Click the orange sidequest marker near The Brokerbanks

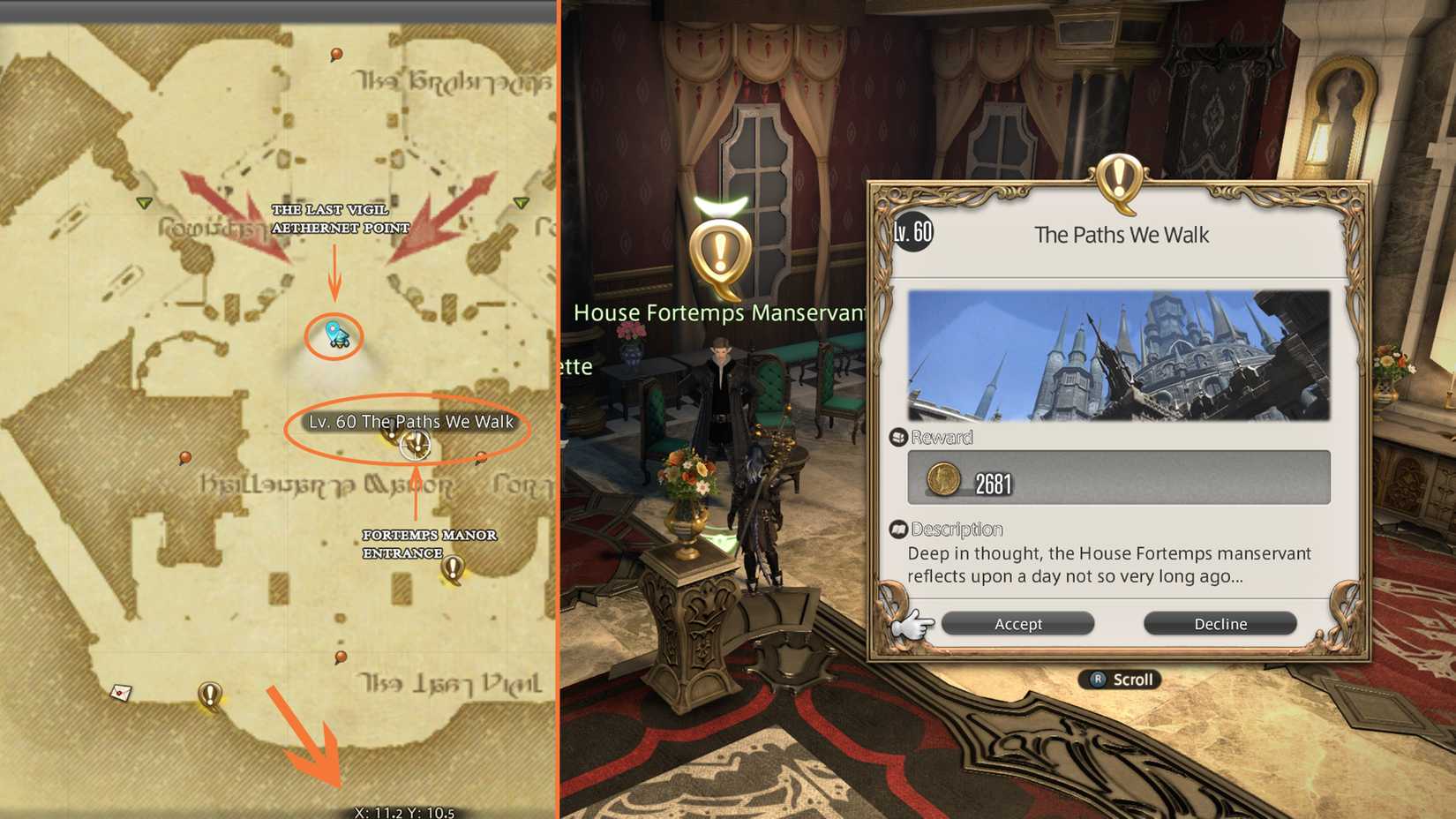335,56
